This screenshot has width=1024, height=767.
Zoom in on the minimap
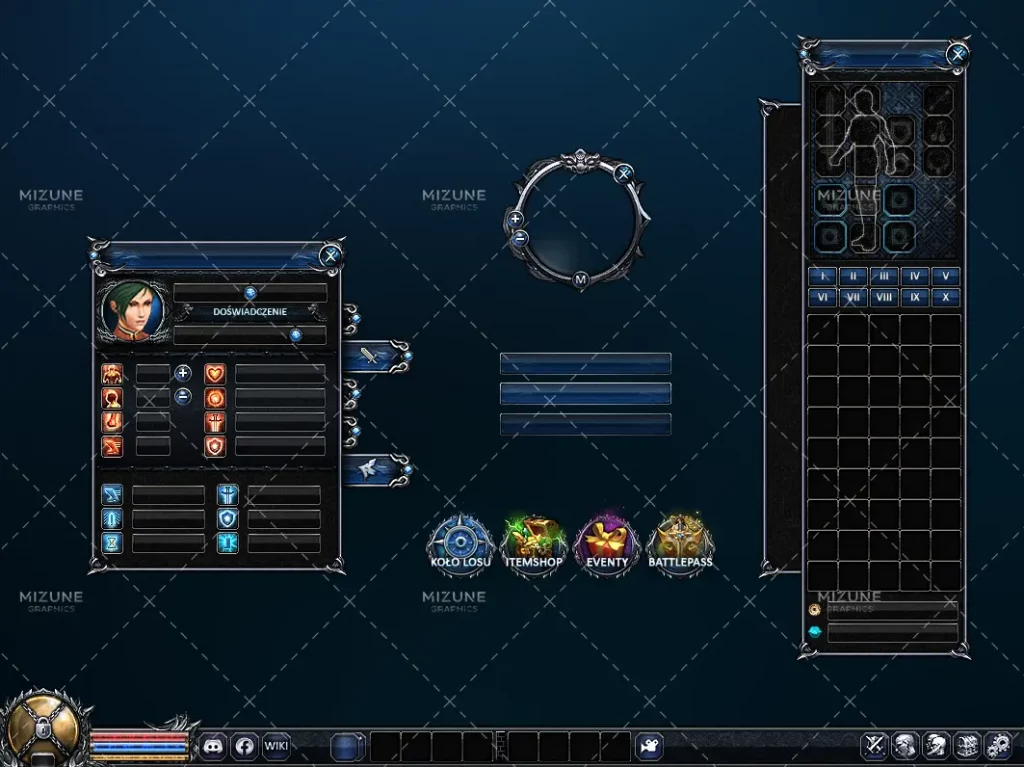point(515,218)
